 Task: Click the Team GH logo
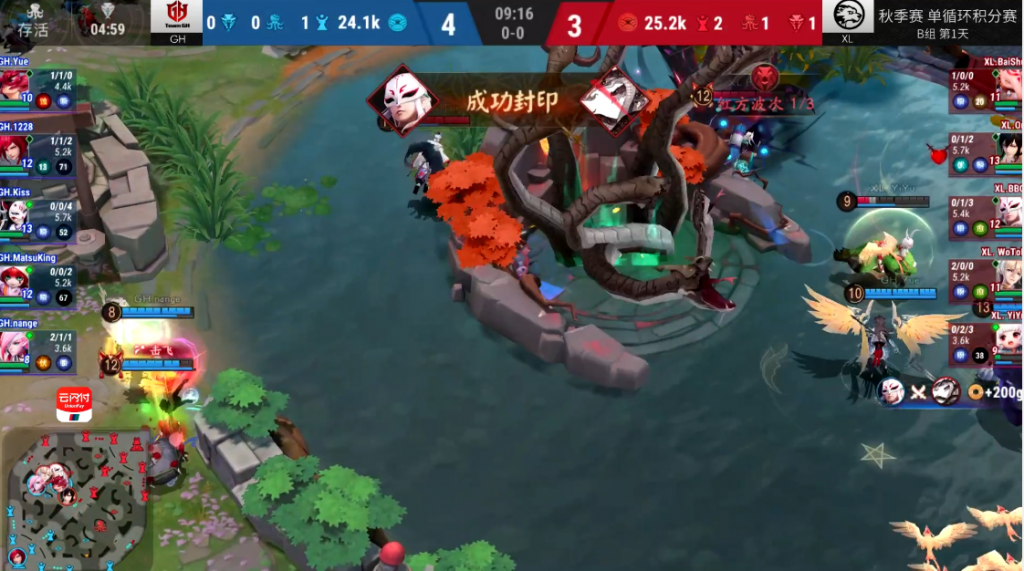click(177, 16)
